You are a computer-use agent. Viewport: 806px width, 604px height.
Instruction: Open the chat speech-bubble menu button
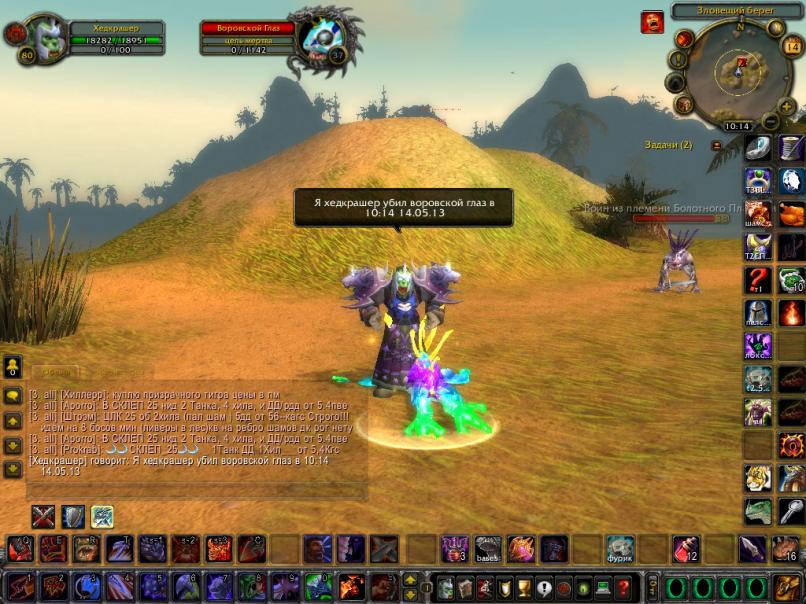click(13, 395)
